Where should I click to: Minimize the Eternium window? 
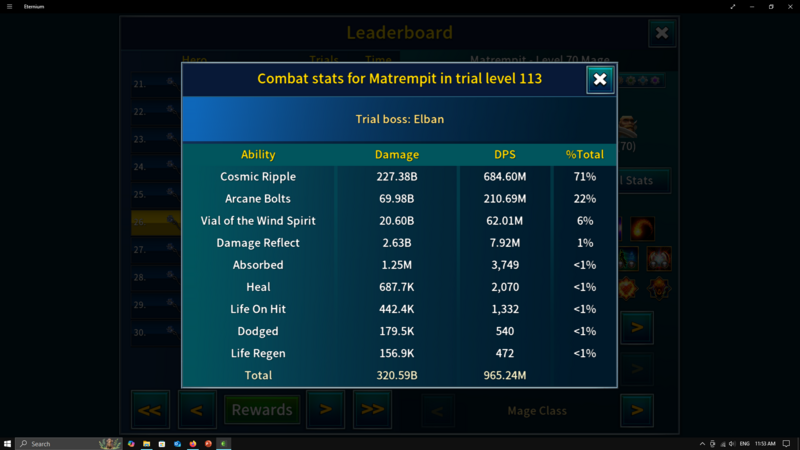[752, 6]
